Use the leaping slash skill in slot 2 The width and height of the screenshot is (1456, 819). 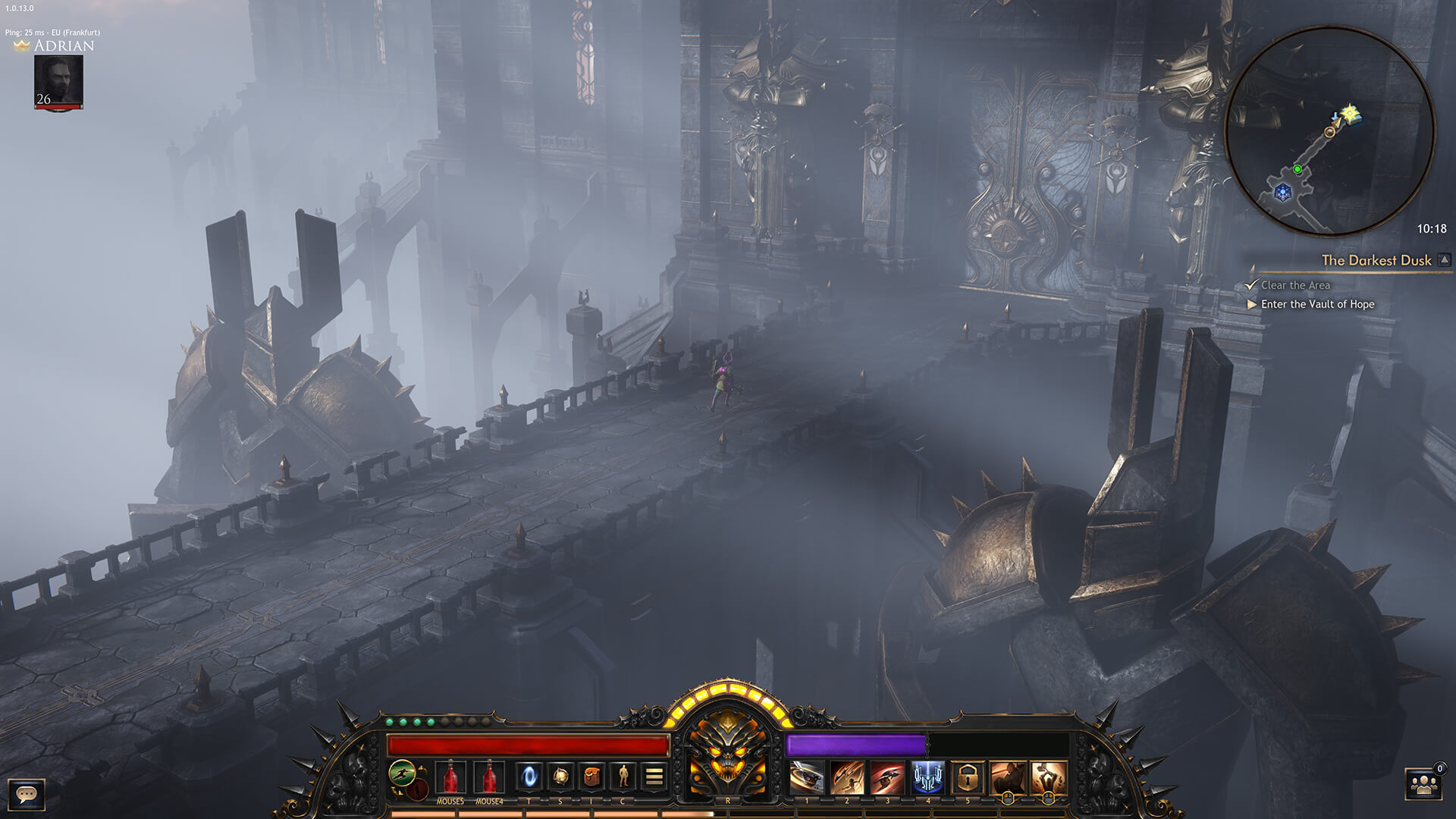pyautogui.click(x=847, y=778)
